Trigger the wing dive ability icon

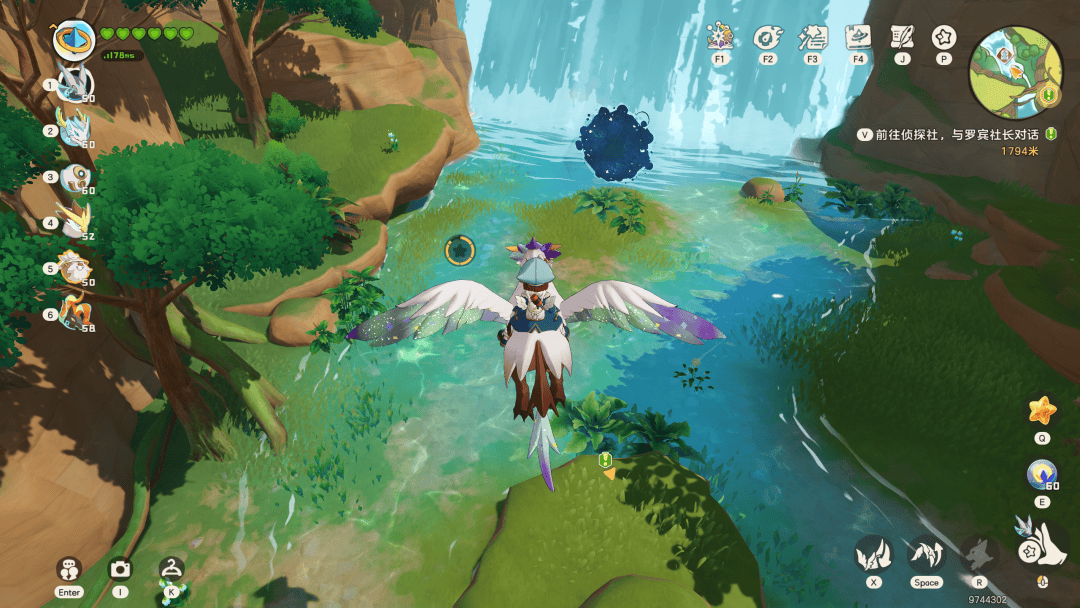click(873, 553)
